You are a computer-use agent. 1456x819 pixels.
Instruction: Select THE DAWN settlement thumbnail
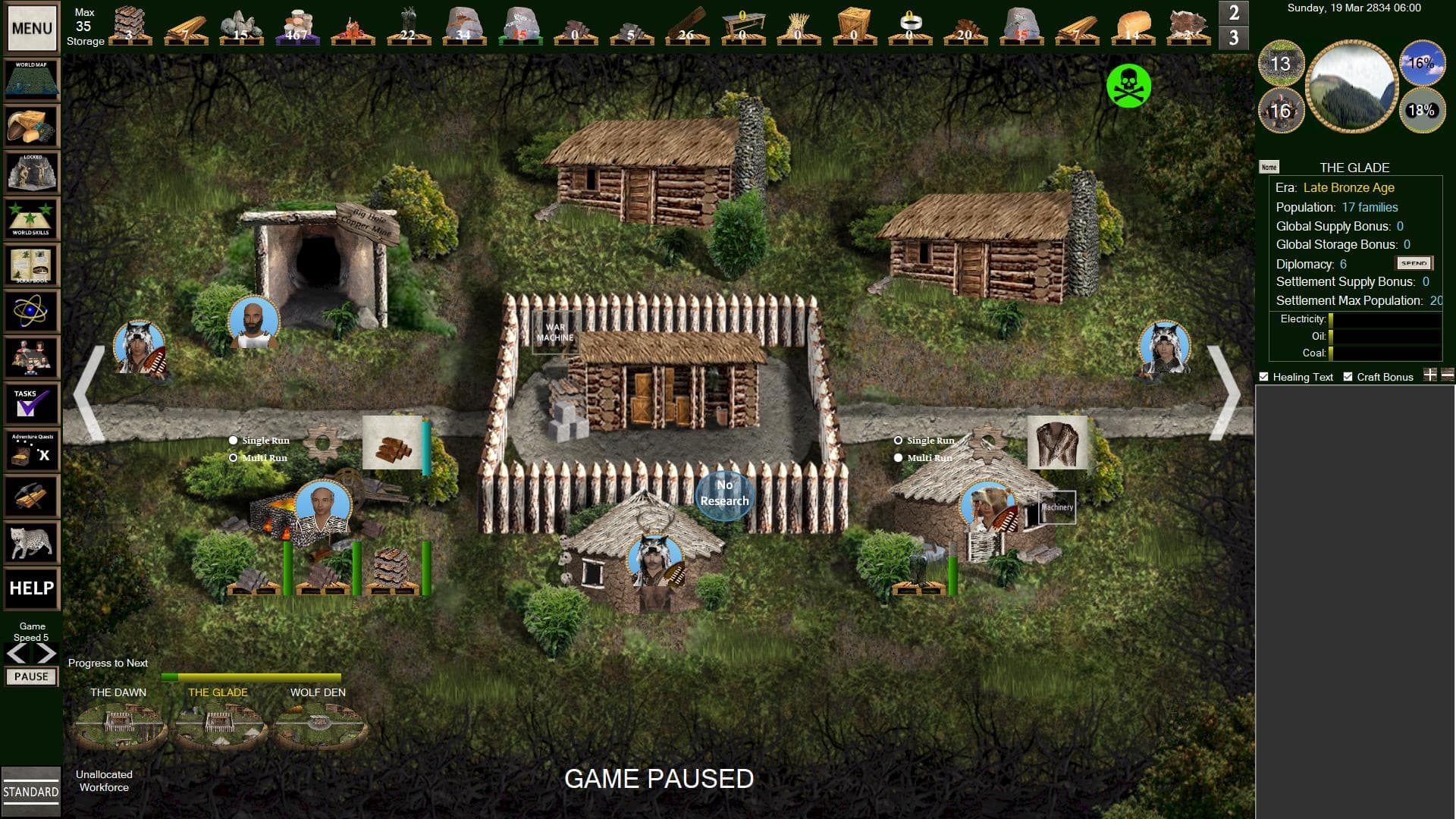[x=118, y=725]
